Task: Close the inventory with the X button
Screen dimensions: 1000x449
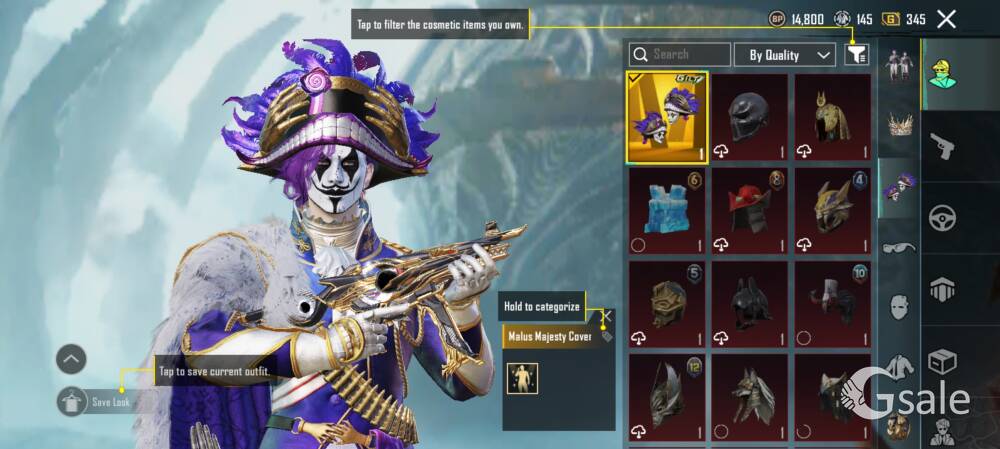Action: (946, 18)
